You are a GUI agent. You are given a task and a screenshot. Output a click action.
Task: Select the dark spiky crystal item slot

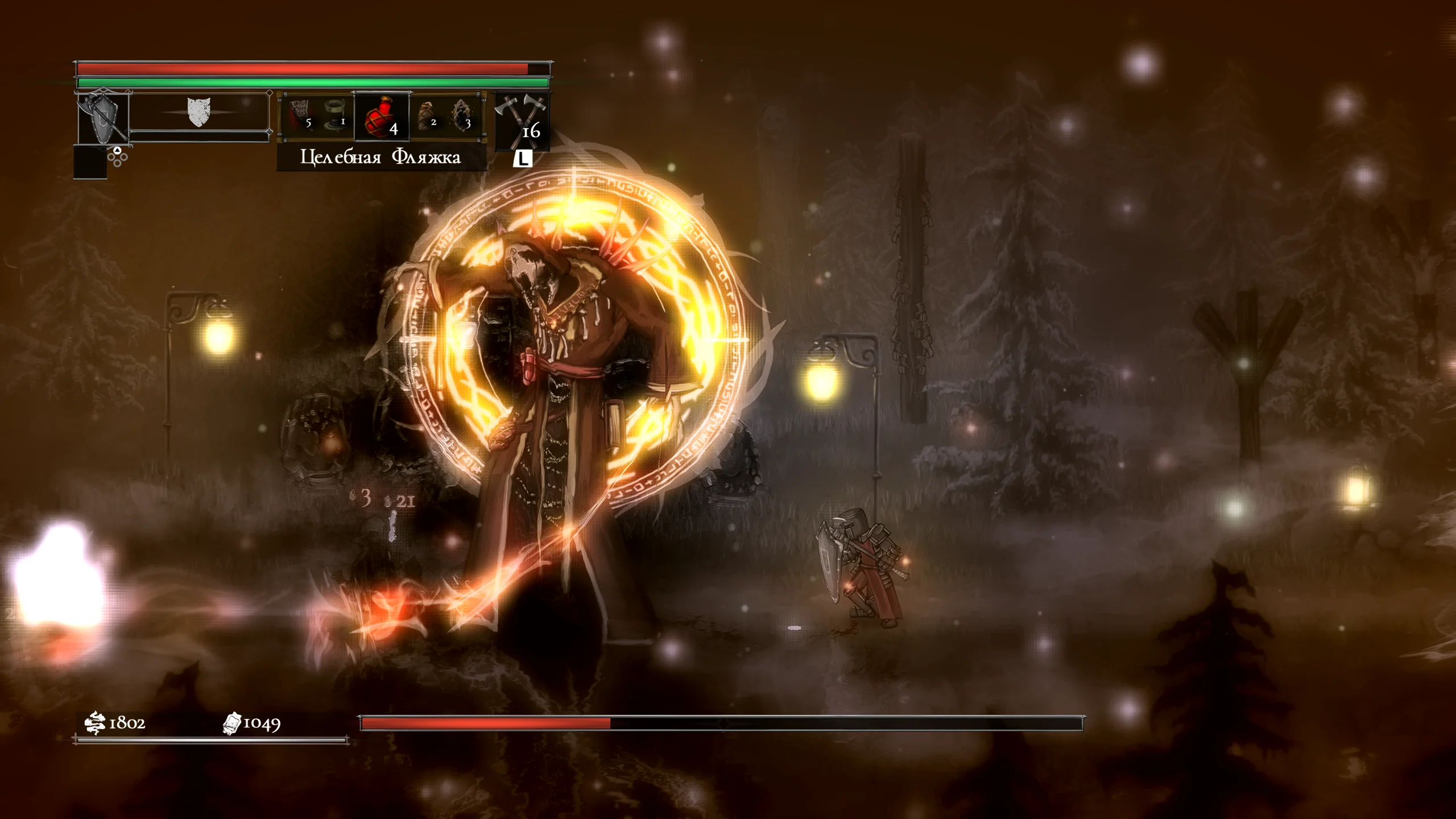tap(462, 115)
